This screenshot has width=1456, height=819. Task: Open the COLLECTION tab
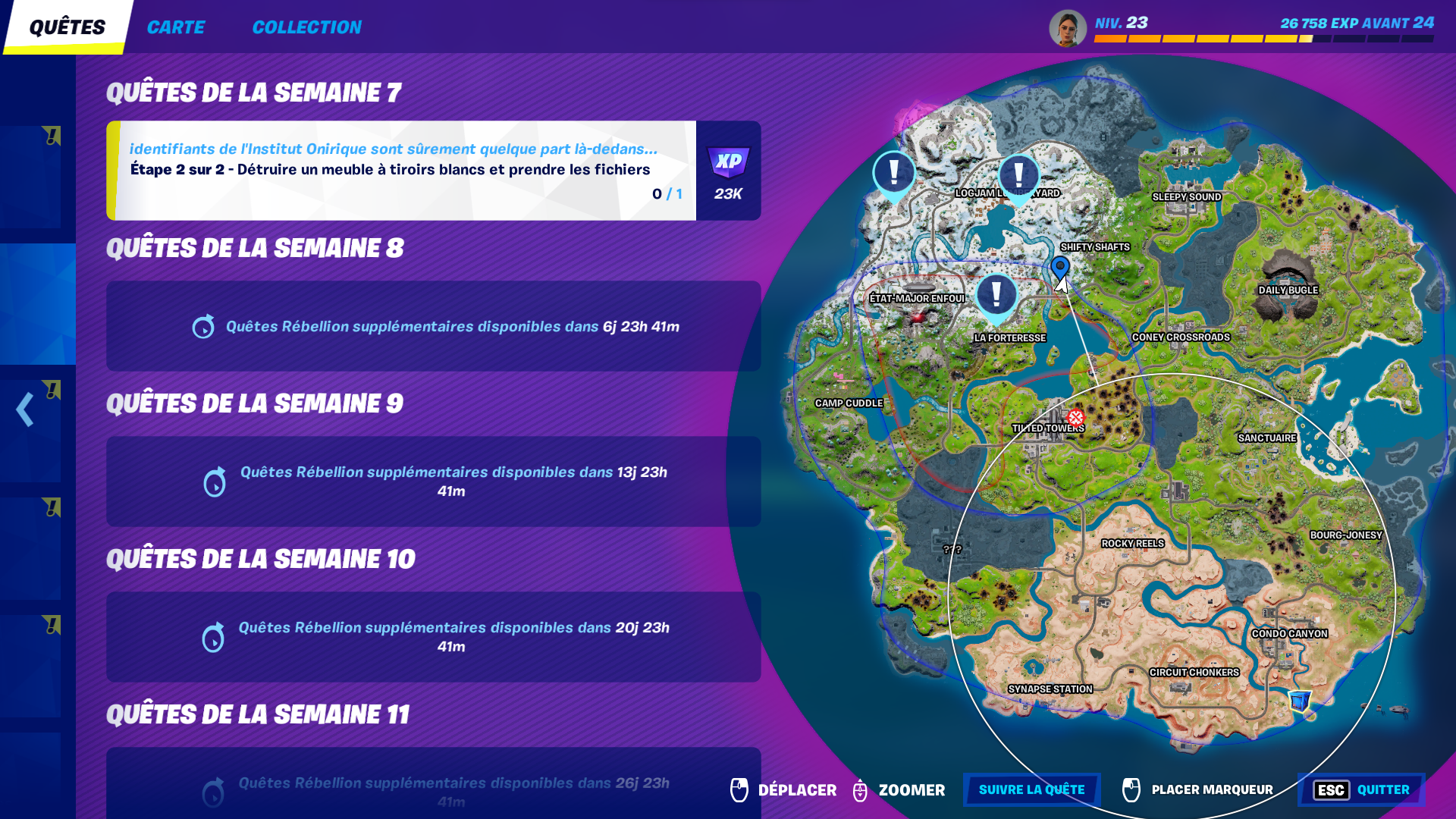tap(306, 27)
